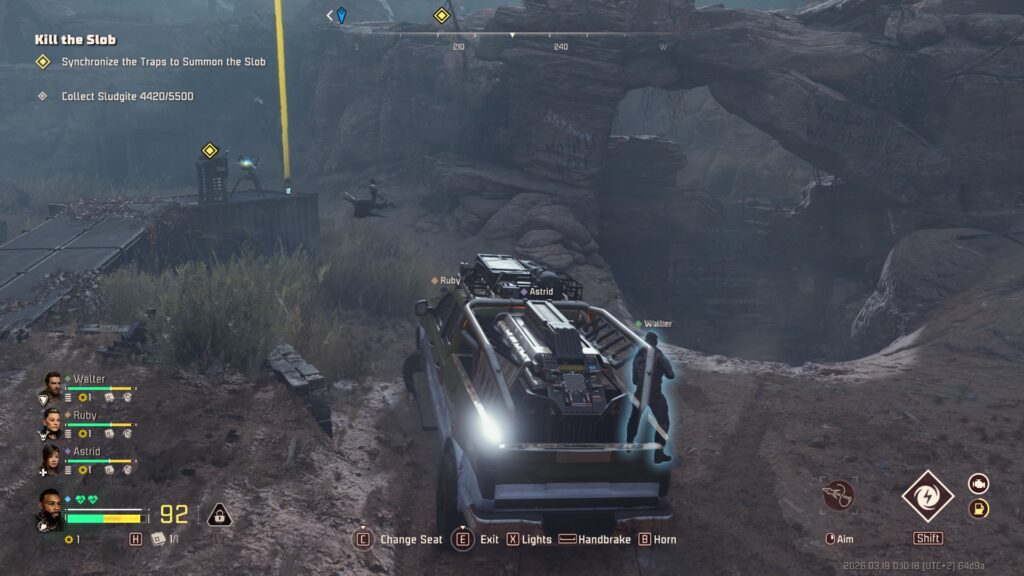This screenshot has width=1024, height=576.
Task: Click your own bearded character portrait
Action: (x=50, y=507)
